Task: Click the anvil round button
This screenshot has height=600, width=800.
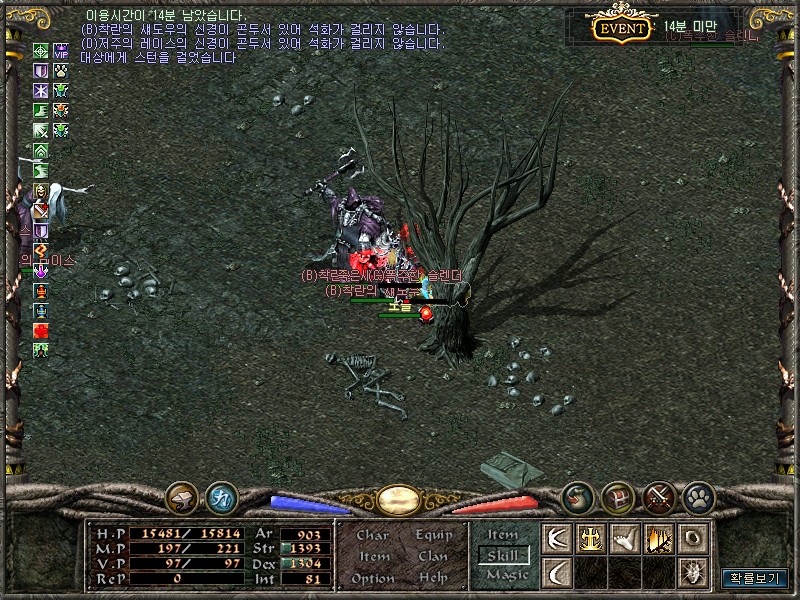Action: (182, 497)
